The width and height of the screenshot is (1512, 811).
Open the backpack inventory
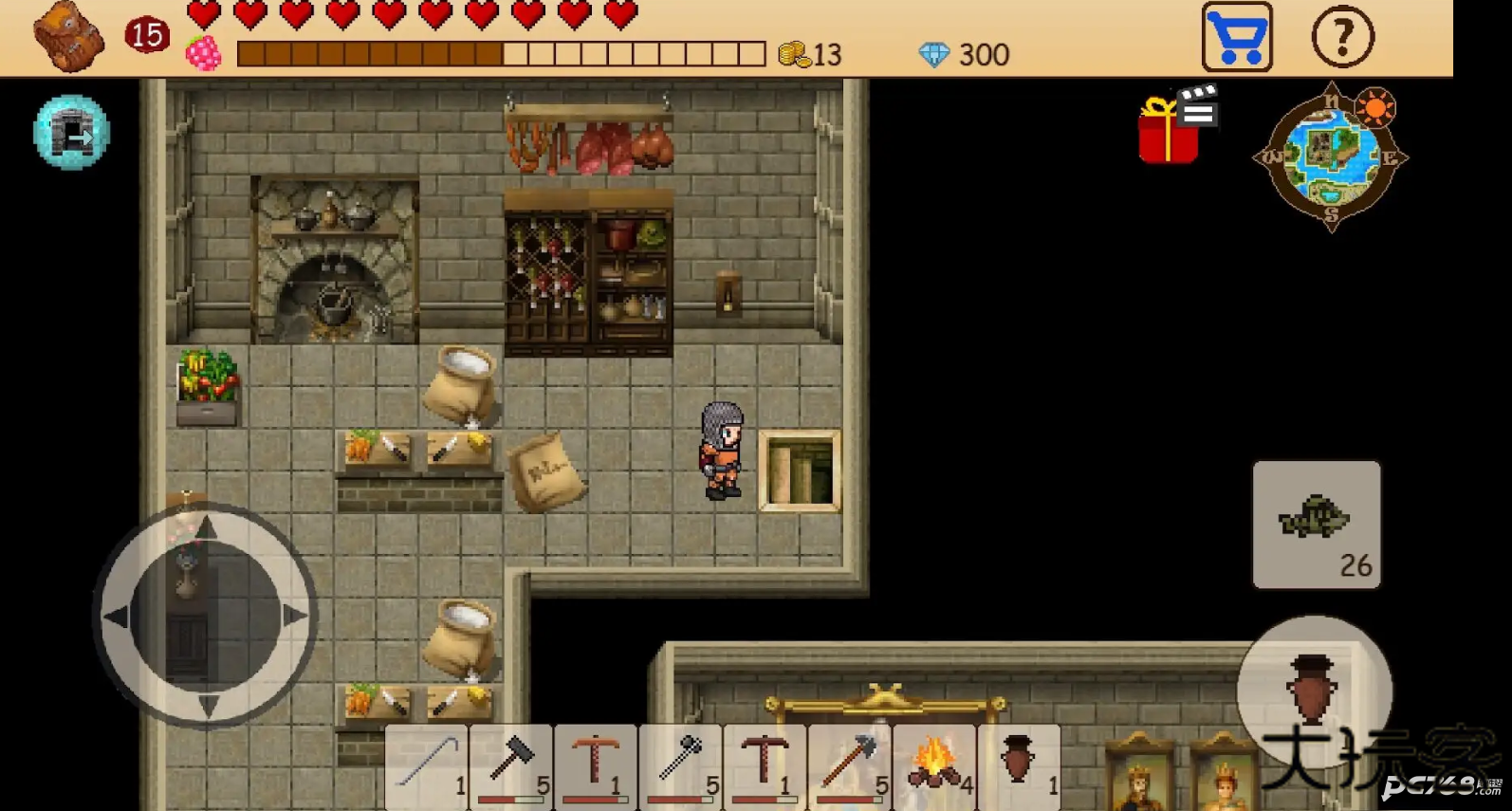(x=68, y=37)
